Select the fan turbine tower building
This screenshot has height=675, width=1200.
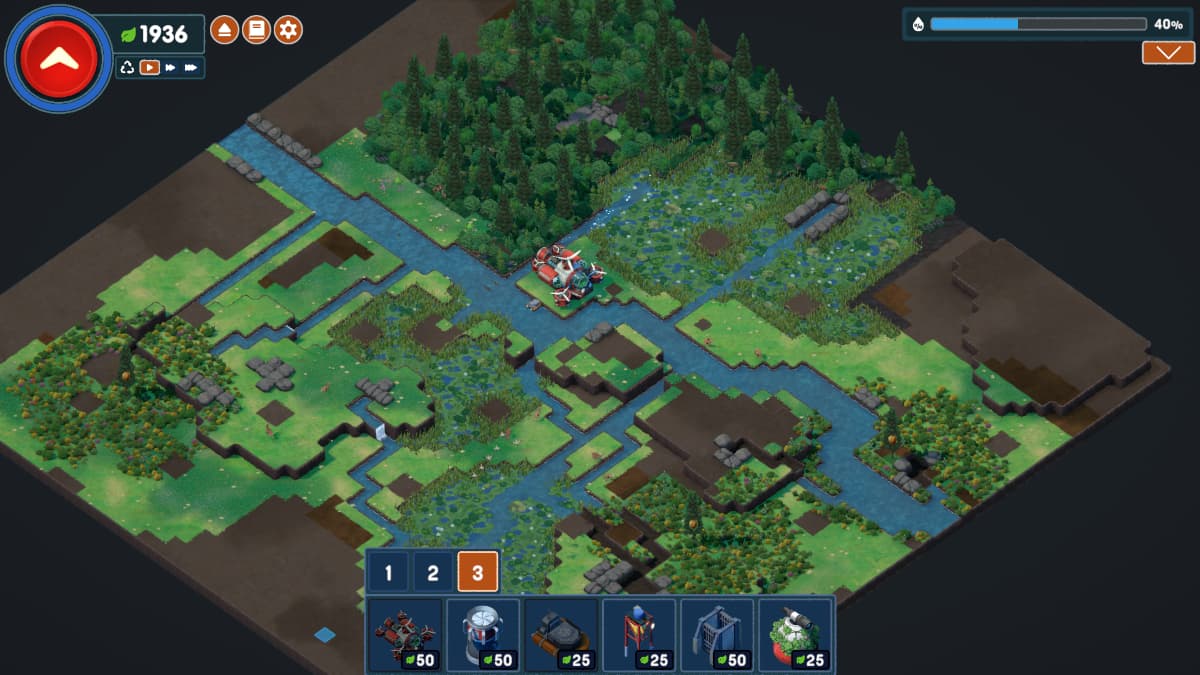[x=483, y=635]
